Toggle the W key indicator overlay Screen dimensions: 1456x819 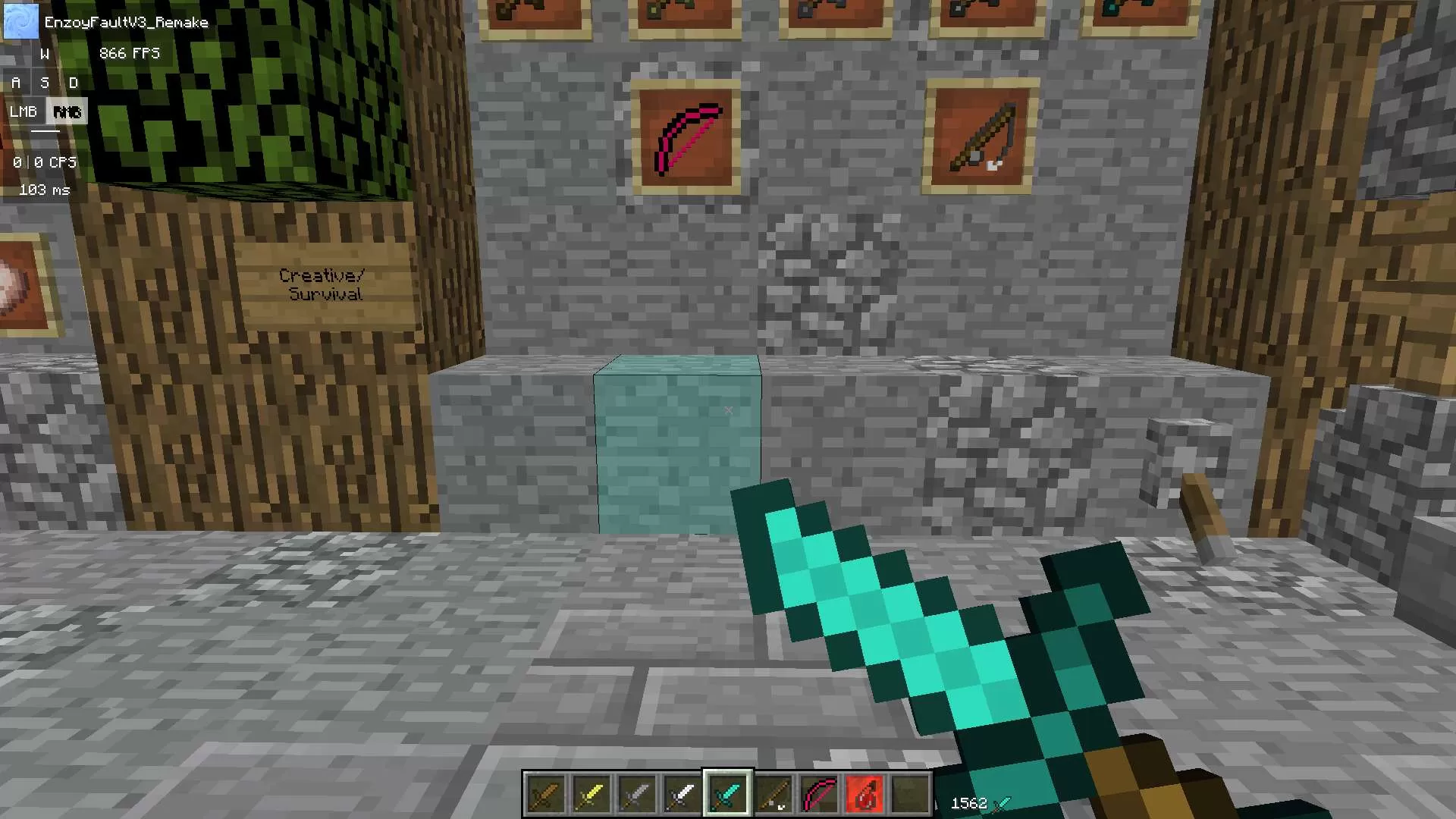click(x=45, y=53)
